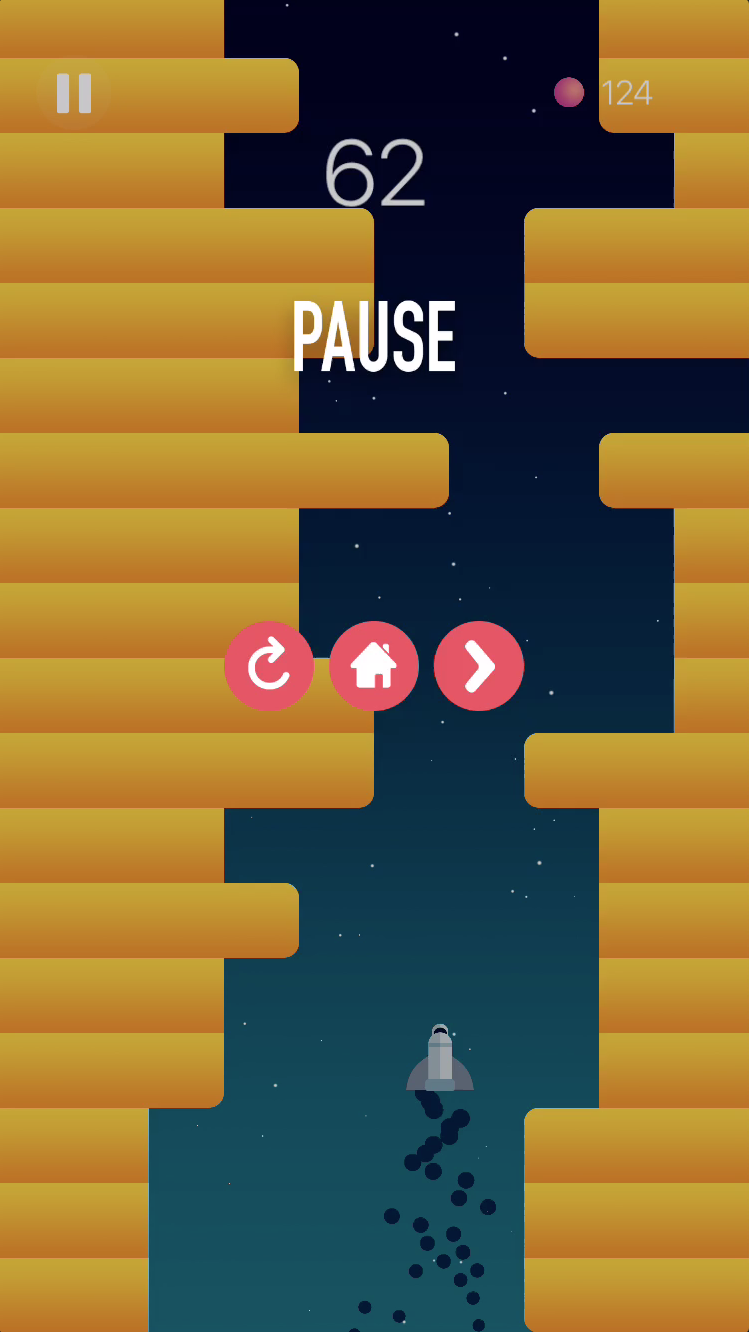Click the pause icon button
The height and width of the screenshot is (1332, 749).
point(74,93)
